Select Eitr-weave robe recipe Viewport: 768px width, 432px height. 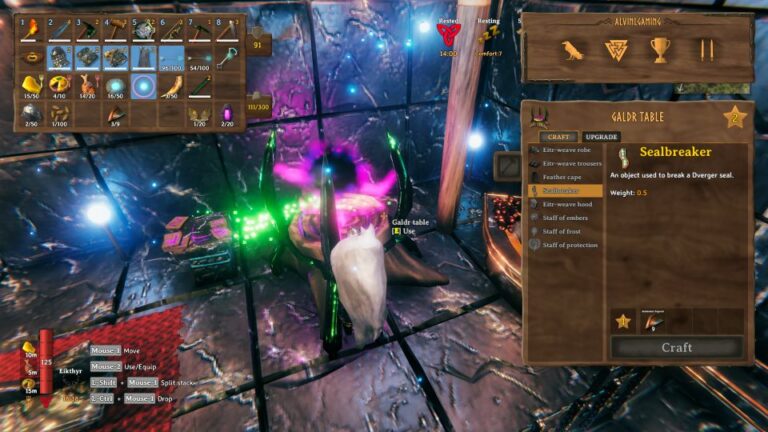tap(568, 150)
